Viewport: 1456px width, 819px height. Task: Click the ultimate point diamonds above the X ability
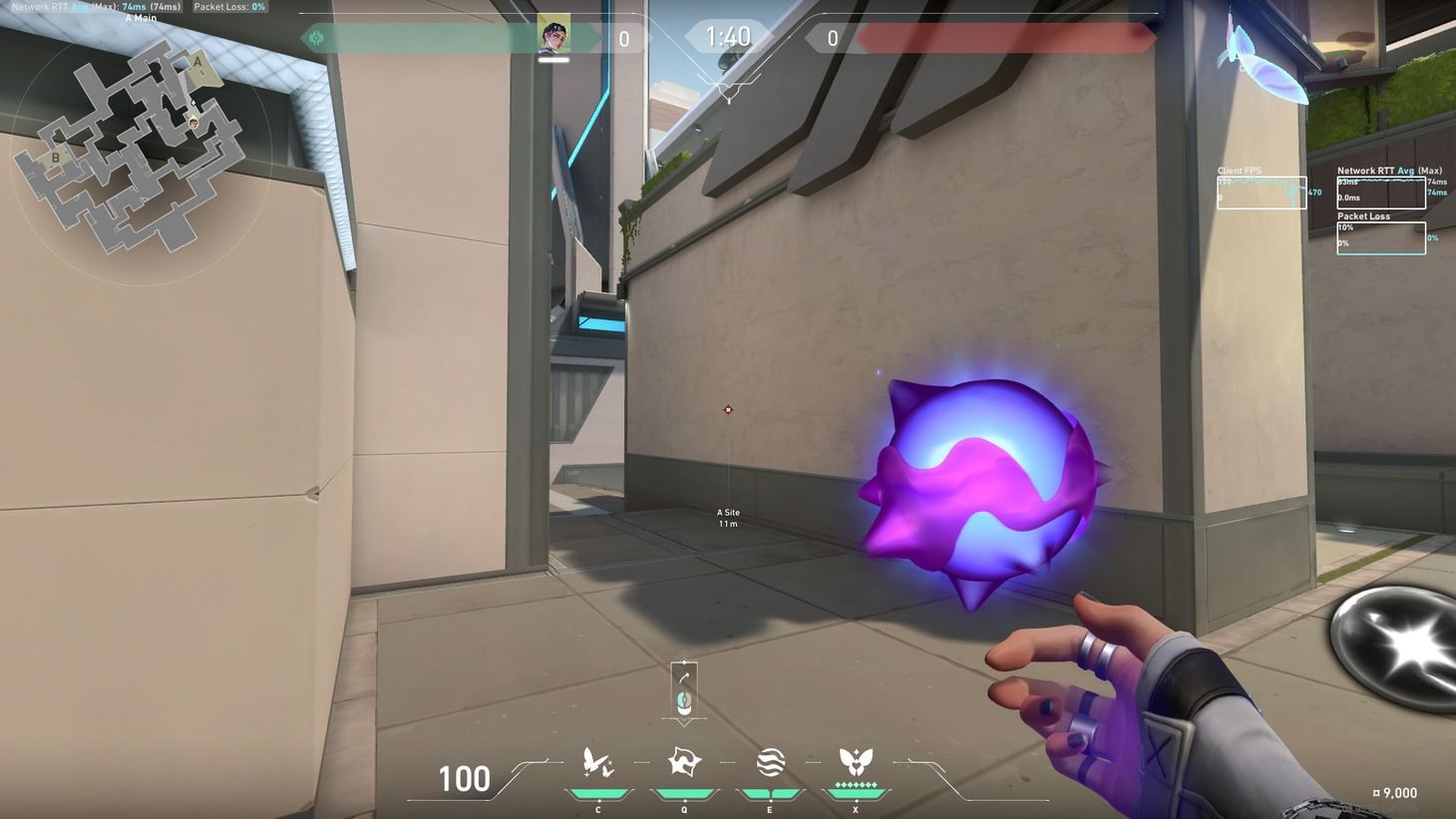(x=855, y=785)
